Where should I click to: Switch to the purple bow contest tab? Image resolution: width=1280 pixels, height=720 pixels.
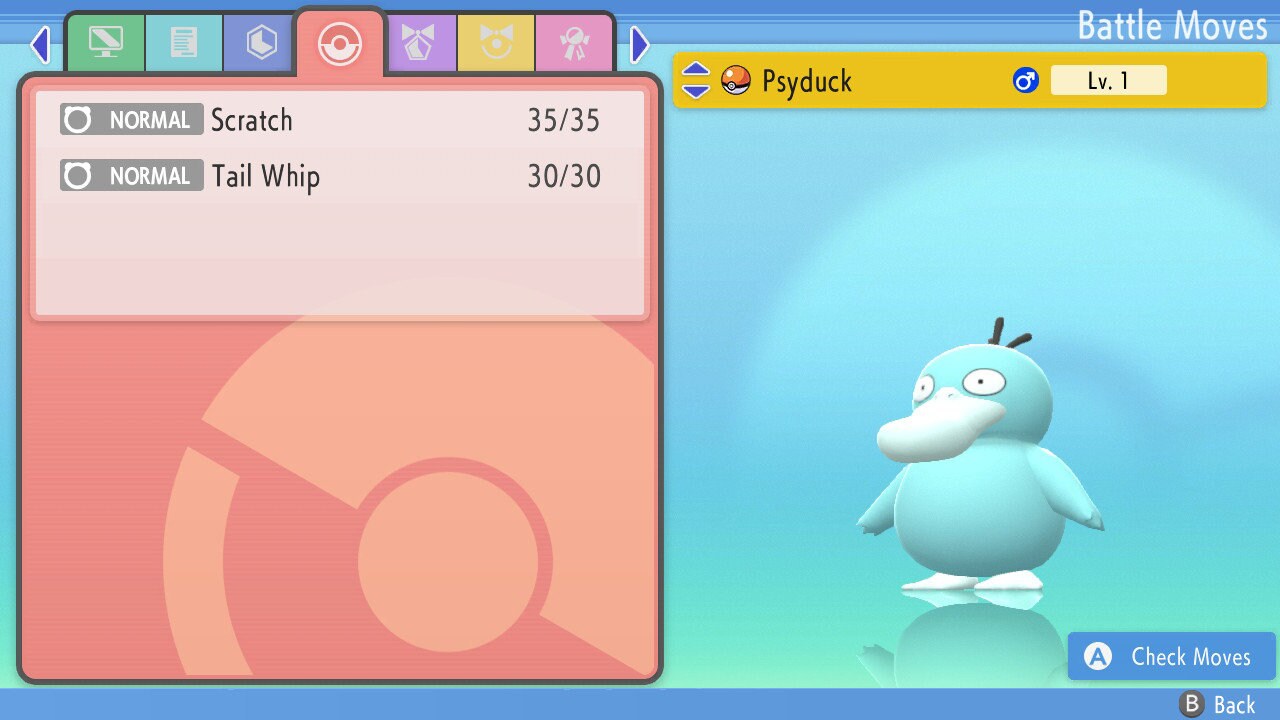418,43
